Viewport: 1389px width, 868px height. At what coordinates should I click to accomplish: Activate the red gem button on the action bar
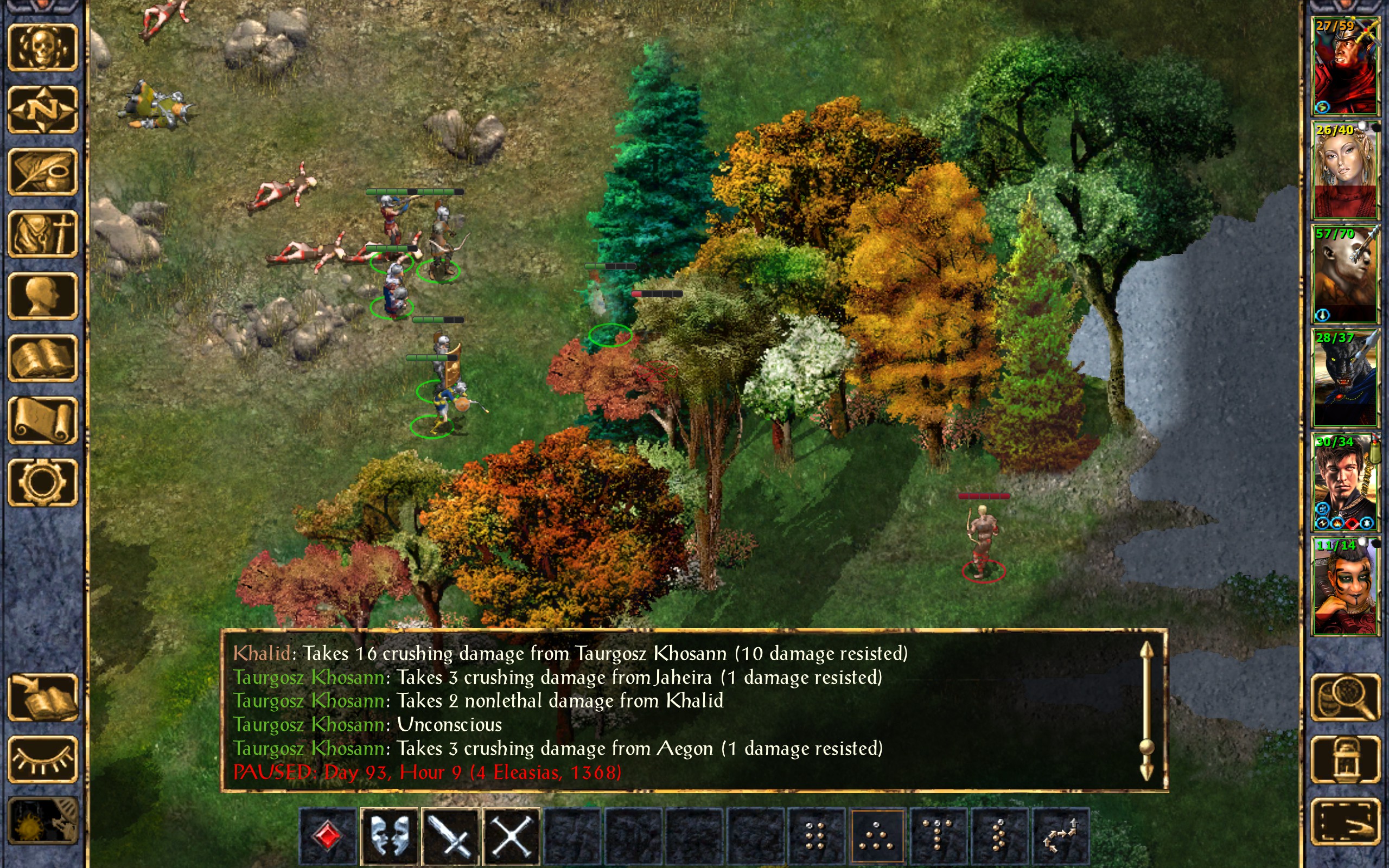click(328, 836)
